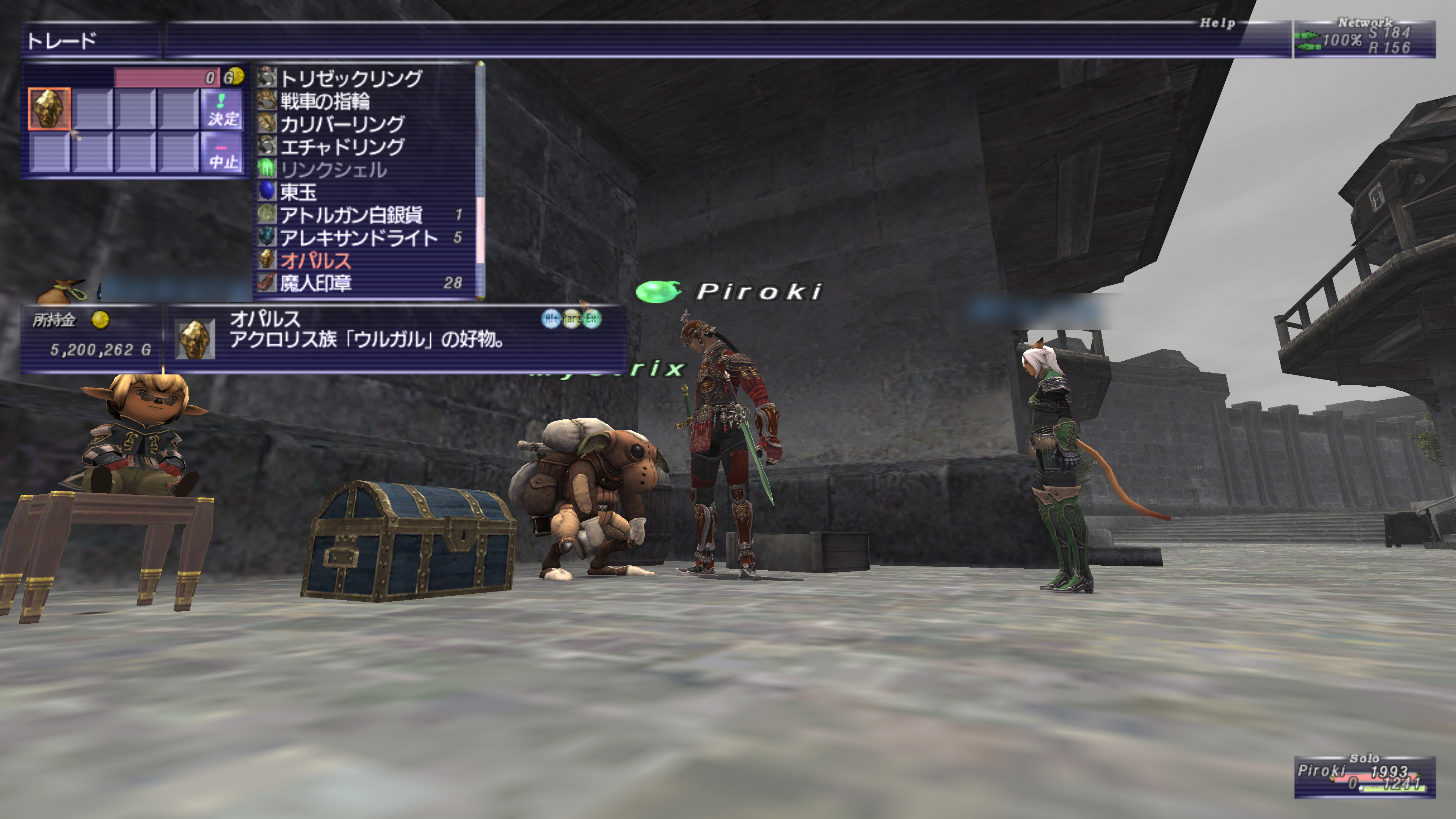
Task: Select 戦車の指輪 in the item list
Action: tap(325, 101)
